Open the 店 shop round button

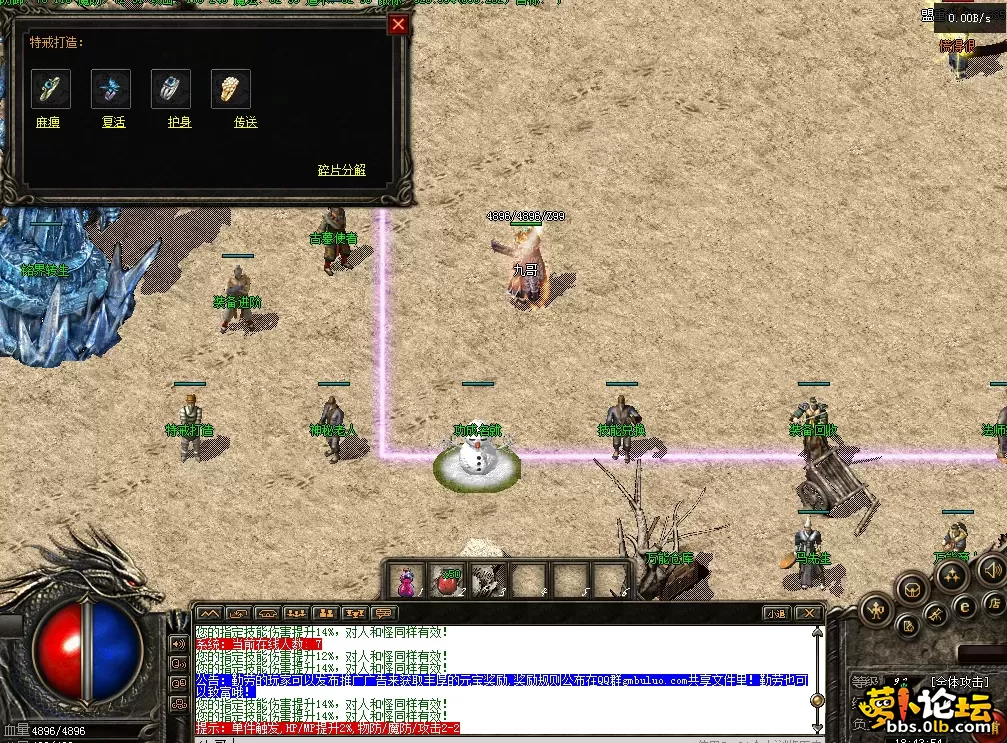tap(993, 603)
